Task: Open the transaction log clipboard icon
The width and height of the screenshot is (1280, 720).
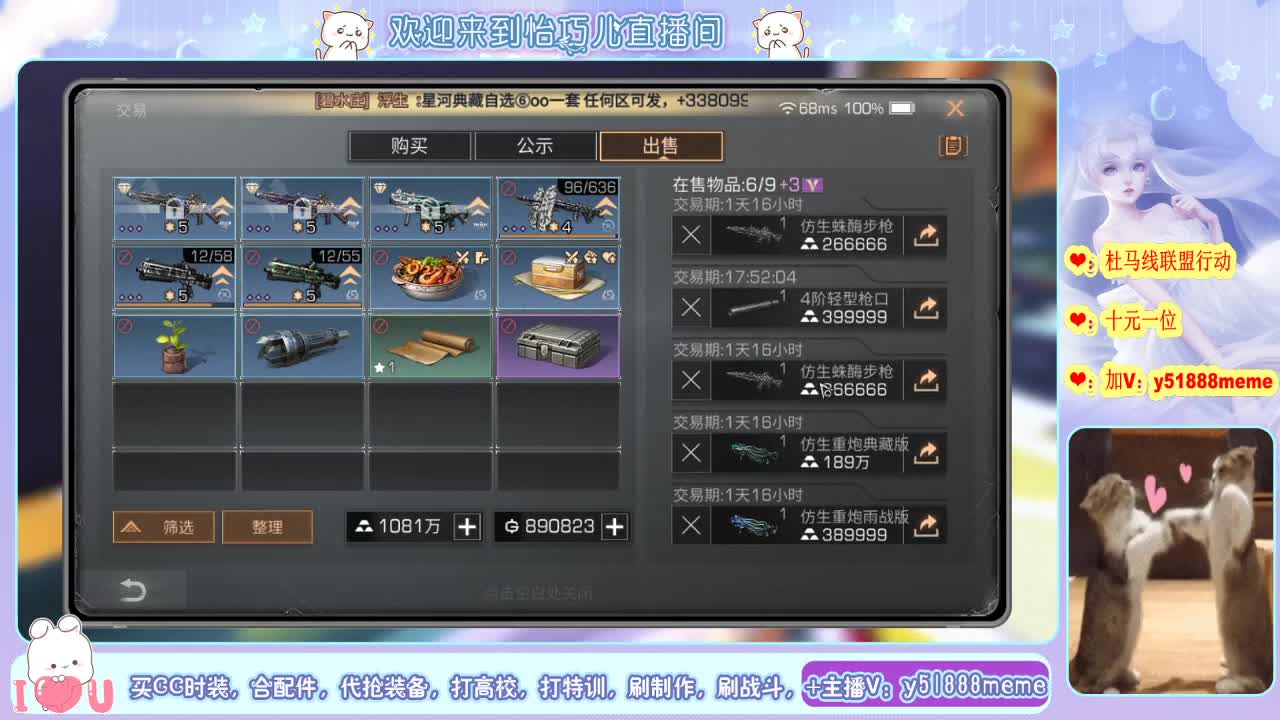Action: coord(951,146)
